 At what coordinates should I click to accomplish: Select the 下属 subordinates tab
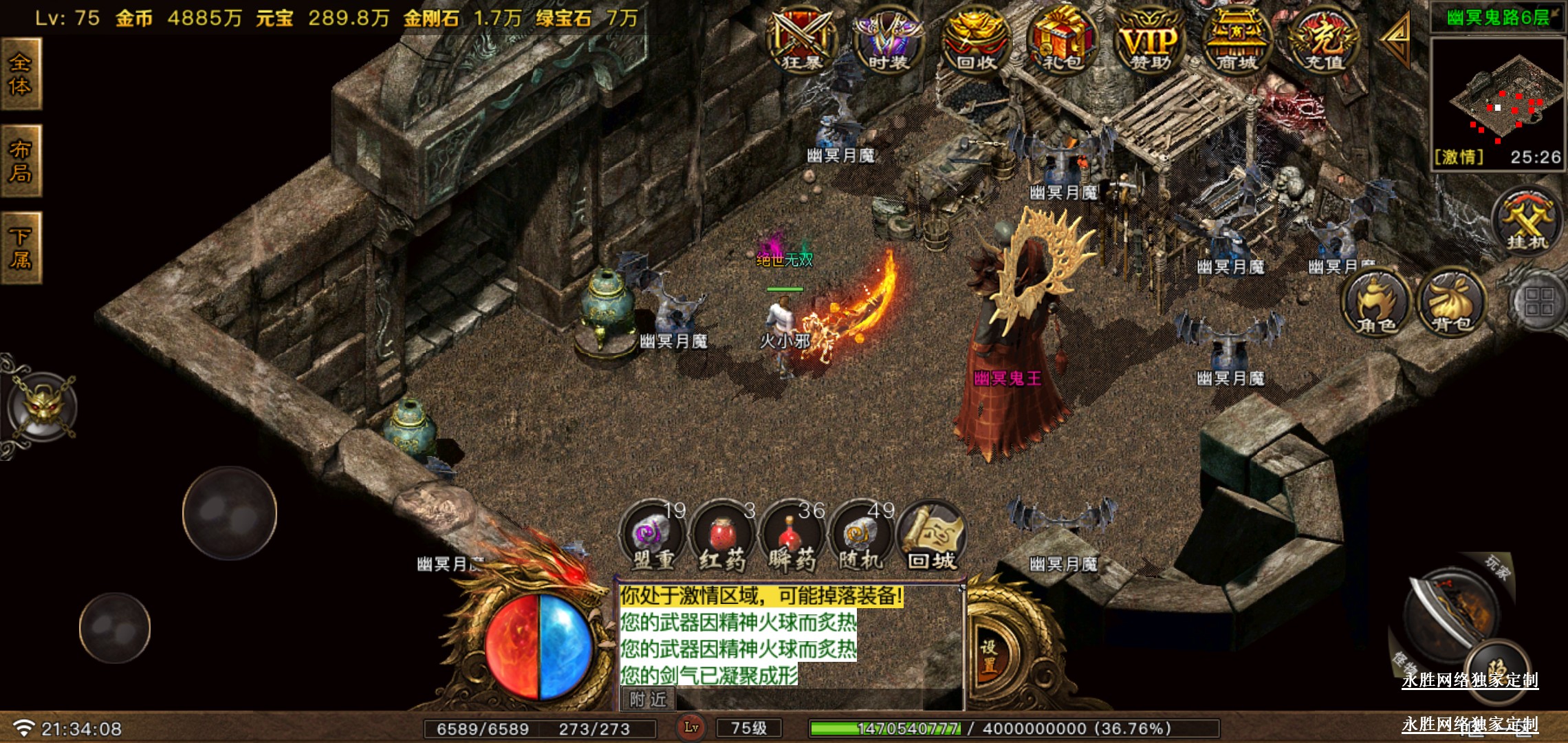[x=21, y=248]
